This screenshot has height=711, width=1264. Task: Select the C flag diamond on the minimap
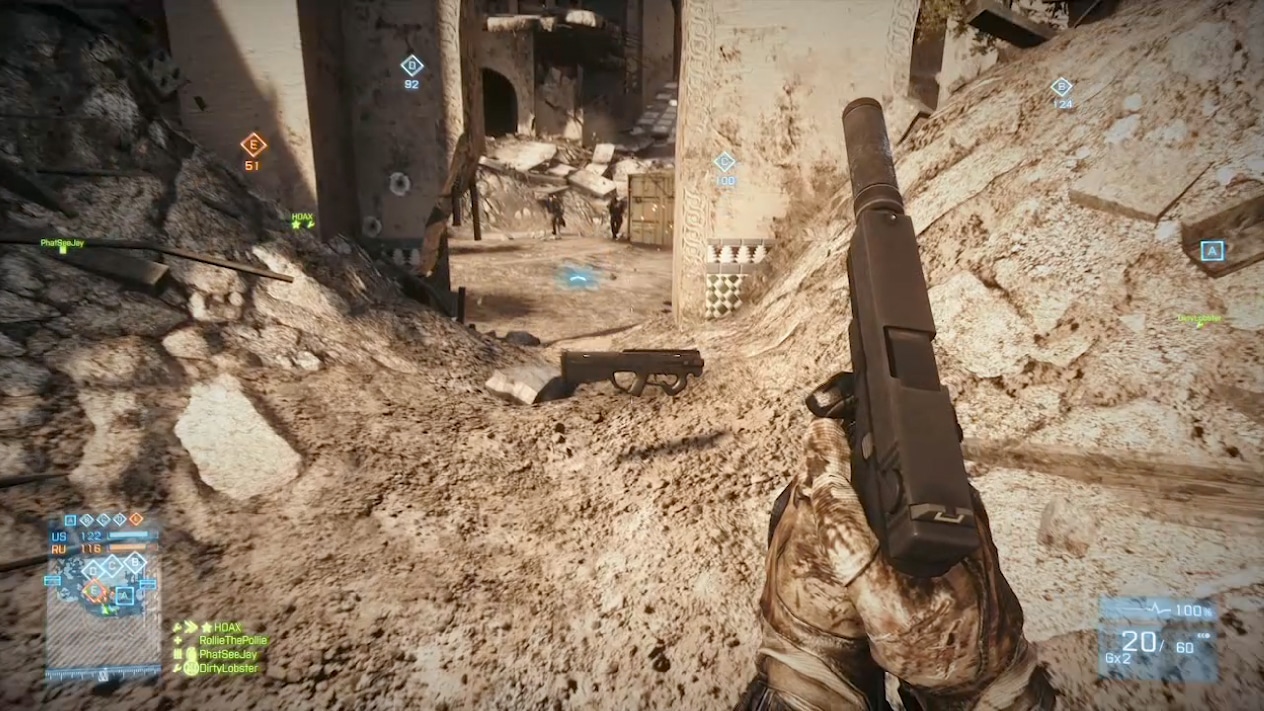pos(111,565)
